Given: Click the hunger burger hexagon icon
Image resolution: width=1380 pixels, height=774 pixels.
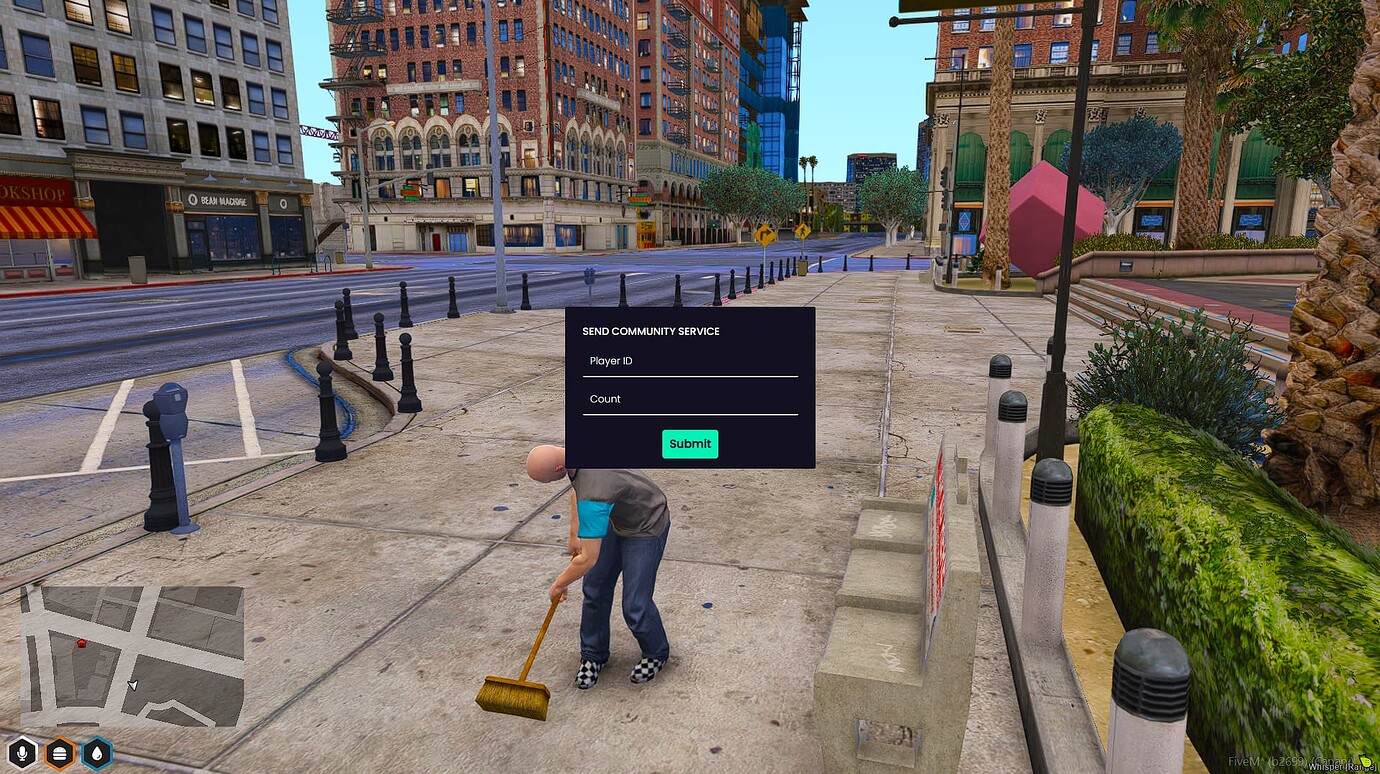Looking at the screenshot, I should click(60, 753).
